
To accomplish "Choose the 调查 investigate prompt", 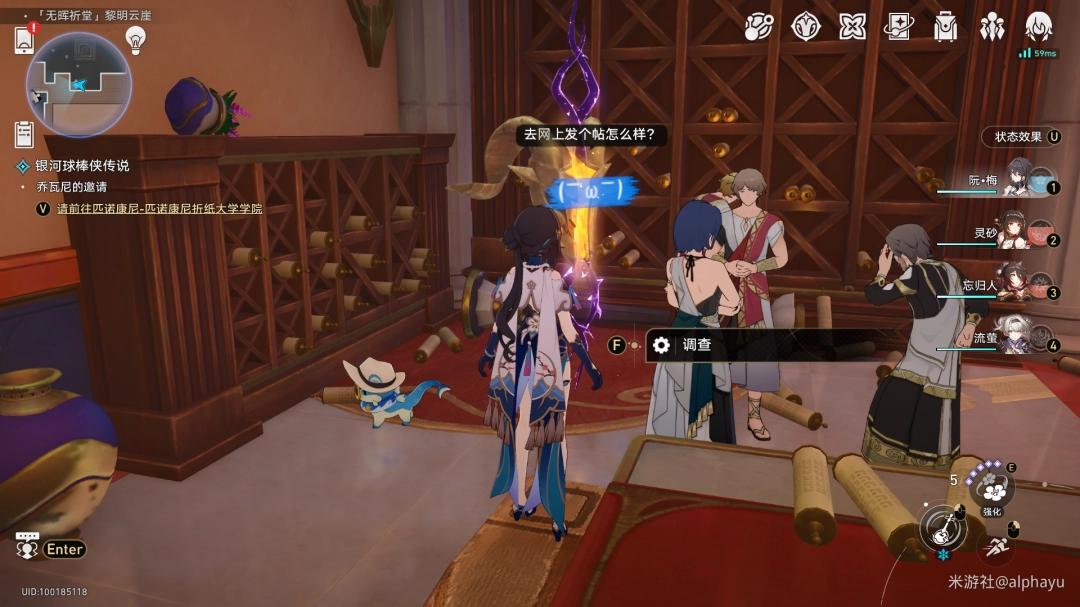I will pyautogui.click(x=696, y=346).
